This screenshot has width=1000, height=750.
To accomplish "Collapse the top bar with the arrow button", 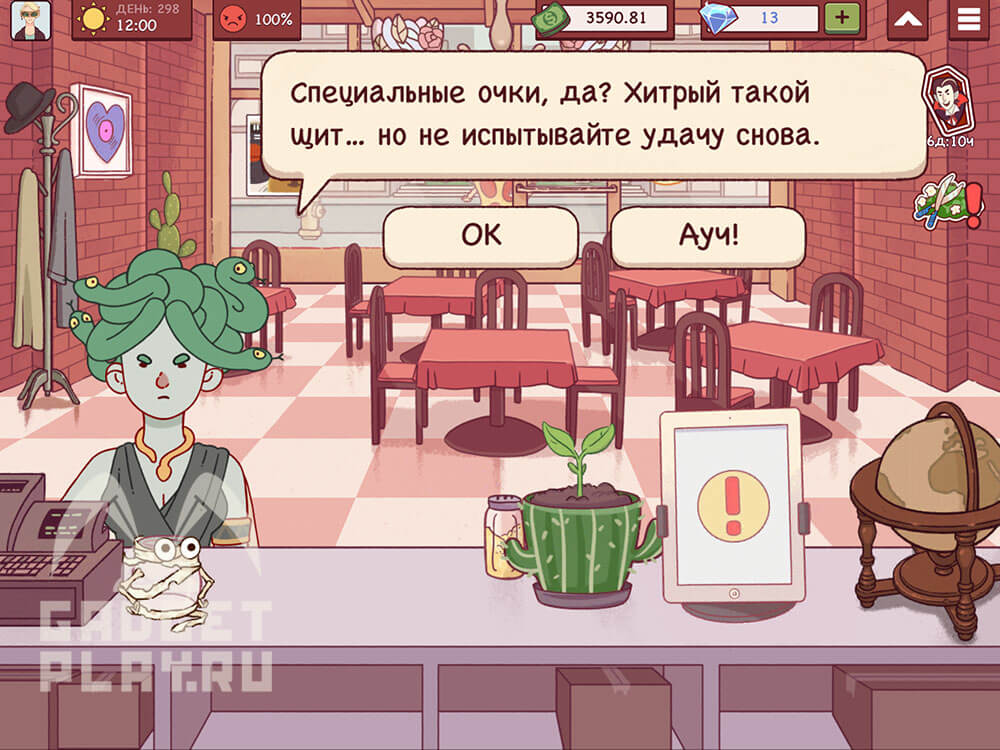I will click(907, 19).
